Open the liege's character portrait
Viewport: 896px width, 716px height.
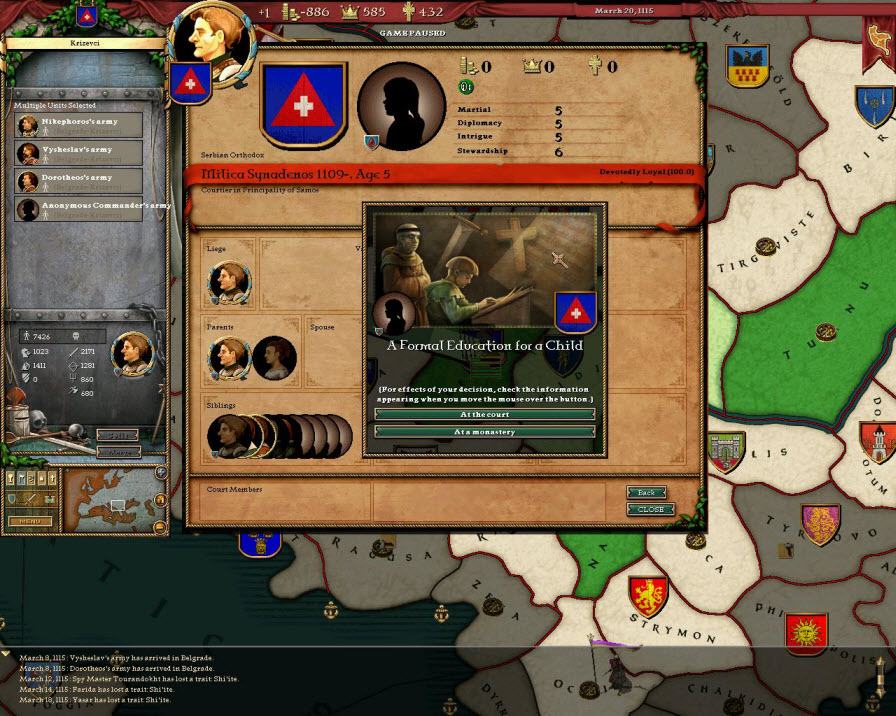[x=229, y=283]
